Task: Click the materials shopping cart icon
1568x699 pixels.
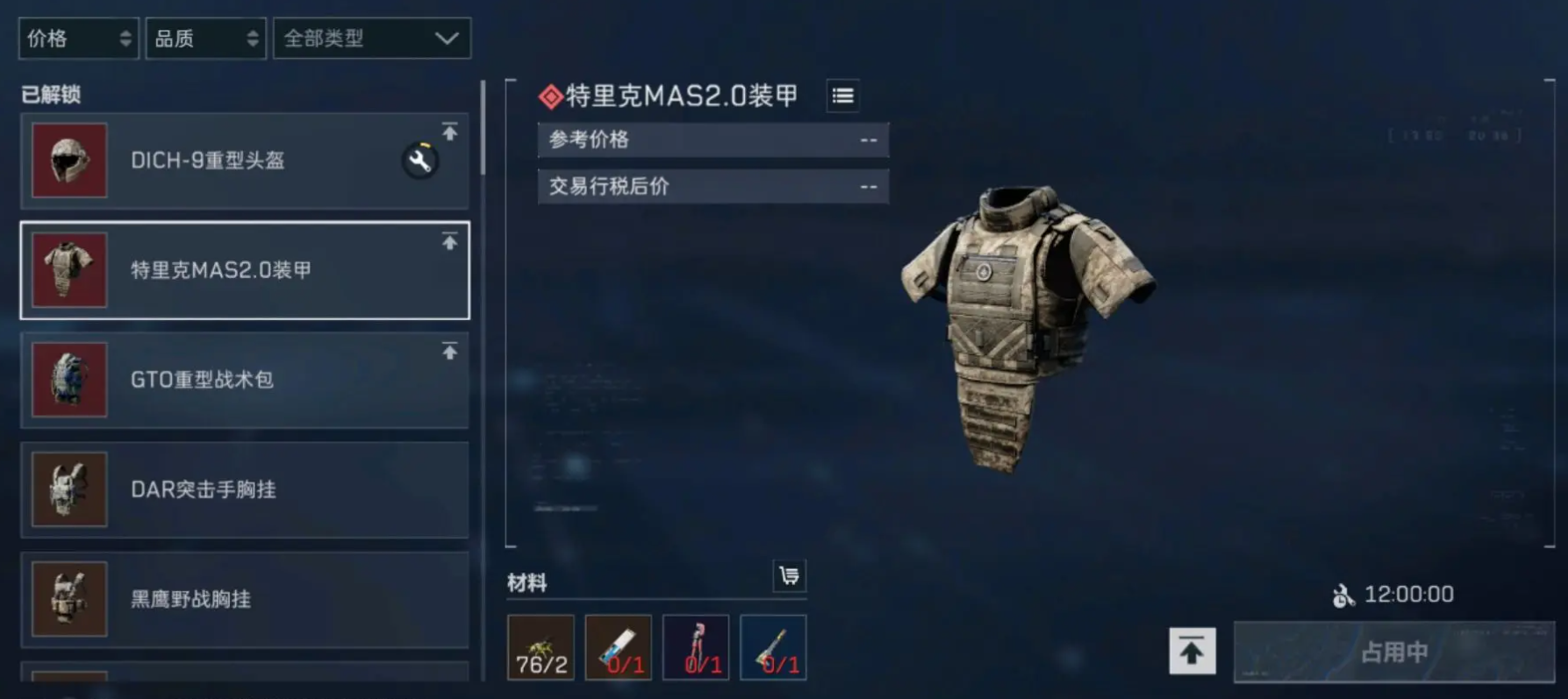Action: [789, 575]
